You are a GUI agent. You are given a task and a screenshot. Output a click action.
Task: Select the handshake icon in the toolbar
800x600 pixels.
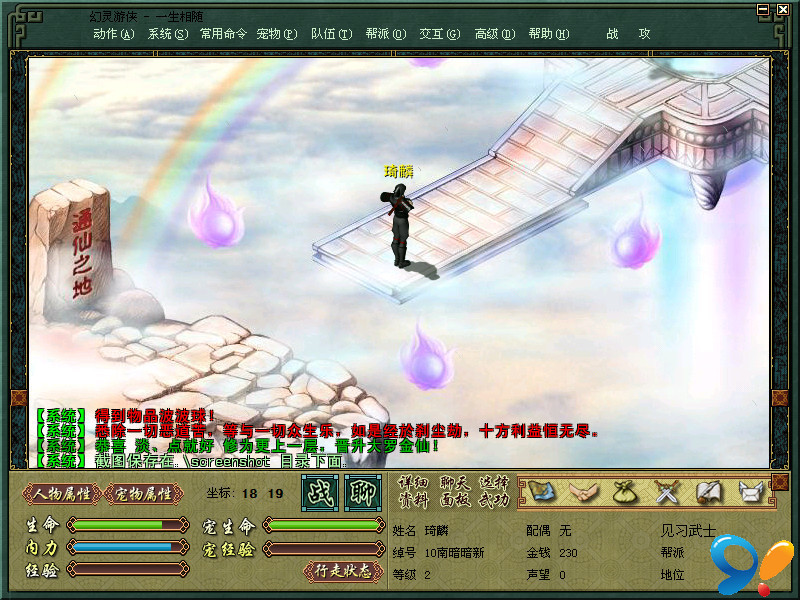pyautogui.click(x=583, y=491)
